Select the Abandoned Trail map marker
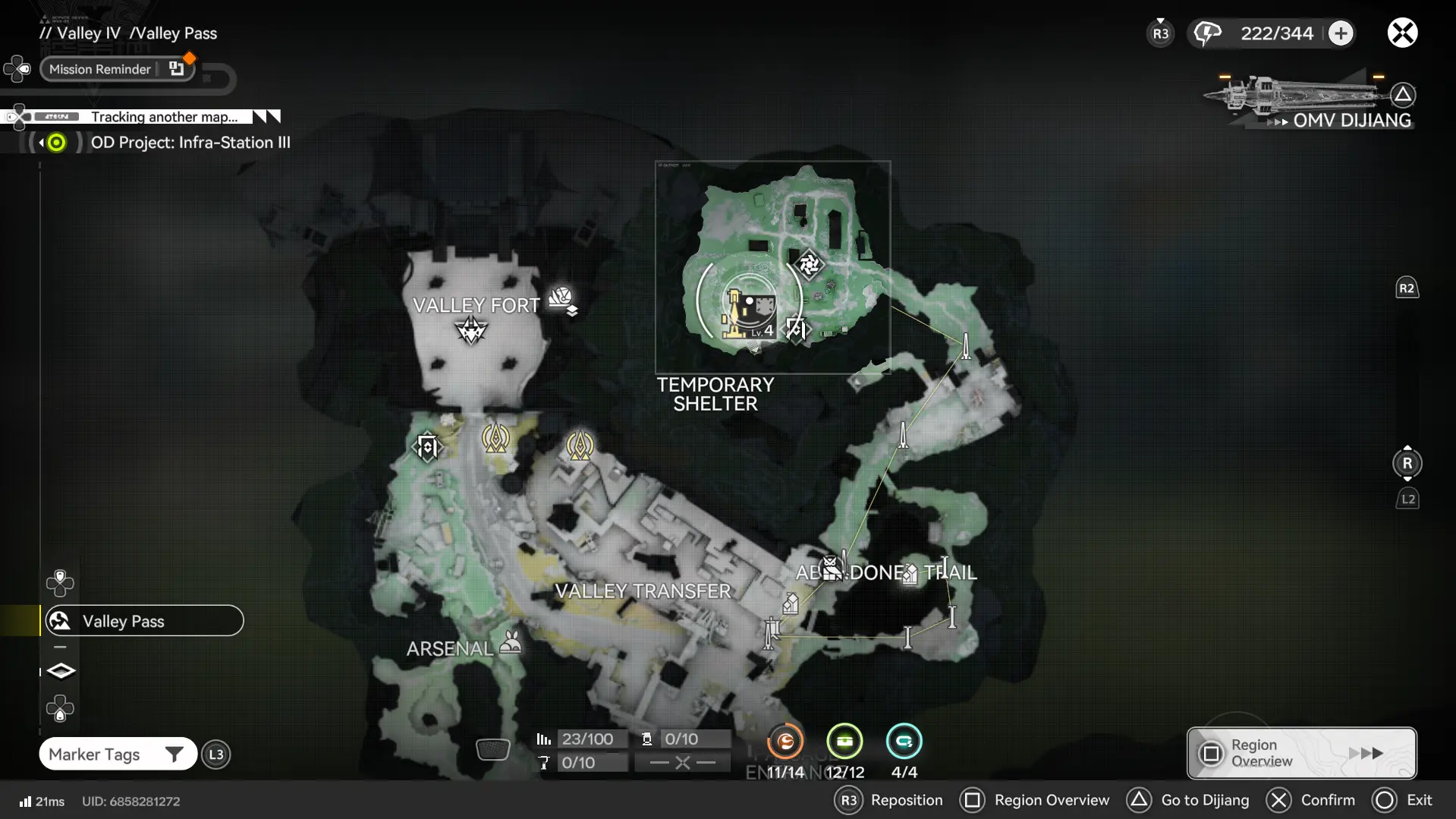The image size is (1456, 819). 832,569
